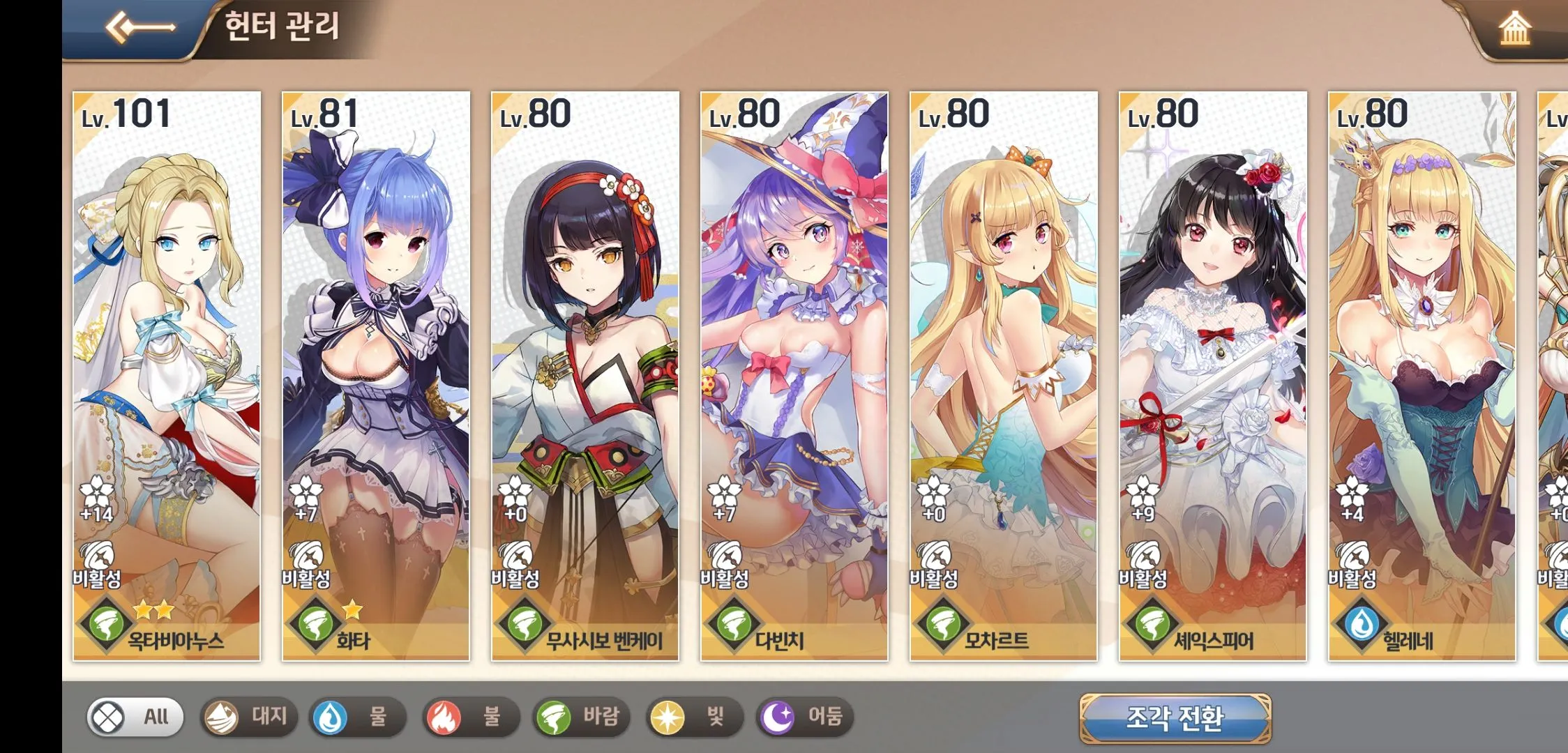
Task: Switch to the 불 element filter
Action: pos(471,717)
